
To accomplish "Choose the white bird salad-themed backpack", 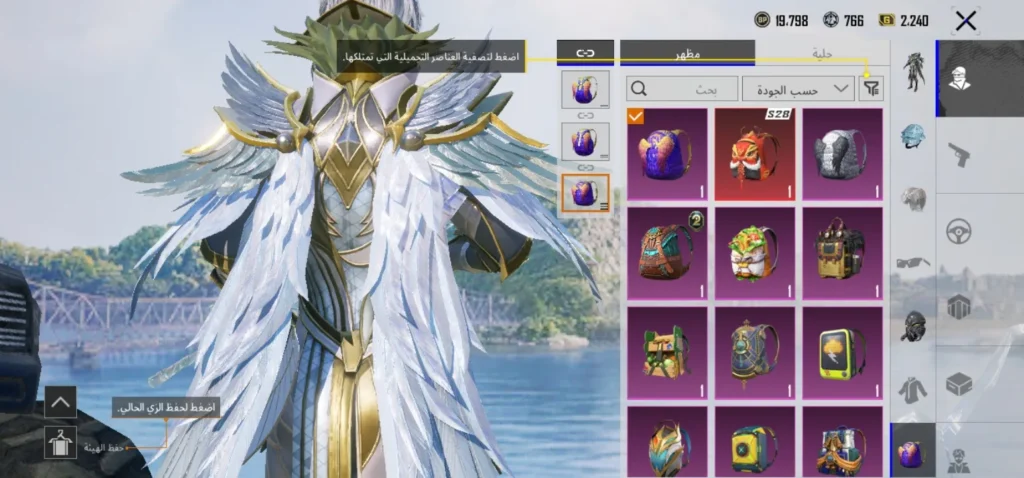I will [x=755, y=252].
